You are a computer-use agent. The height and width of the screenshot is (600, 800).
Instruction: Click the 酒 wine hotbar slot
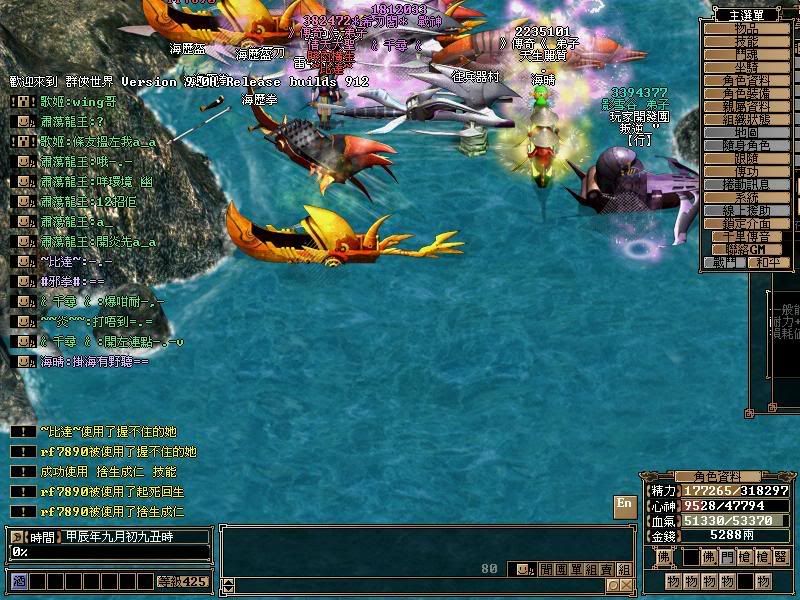18,581
